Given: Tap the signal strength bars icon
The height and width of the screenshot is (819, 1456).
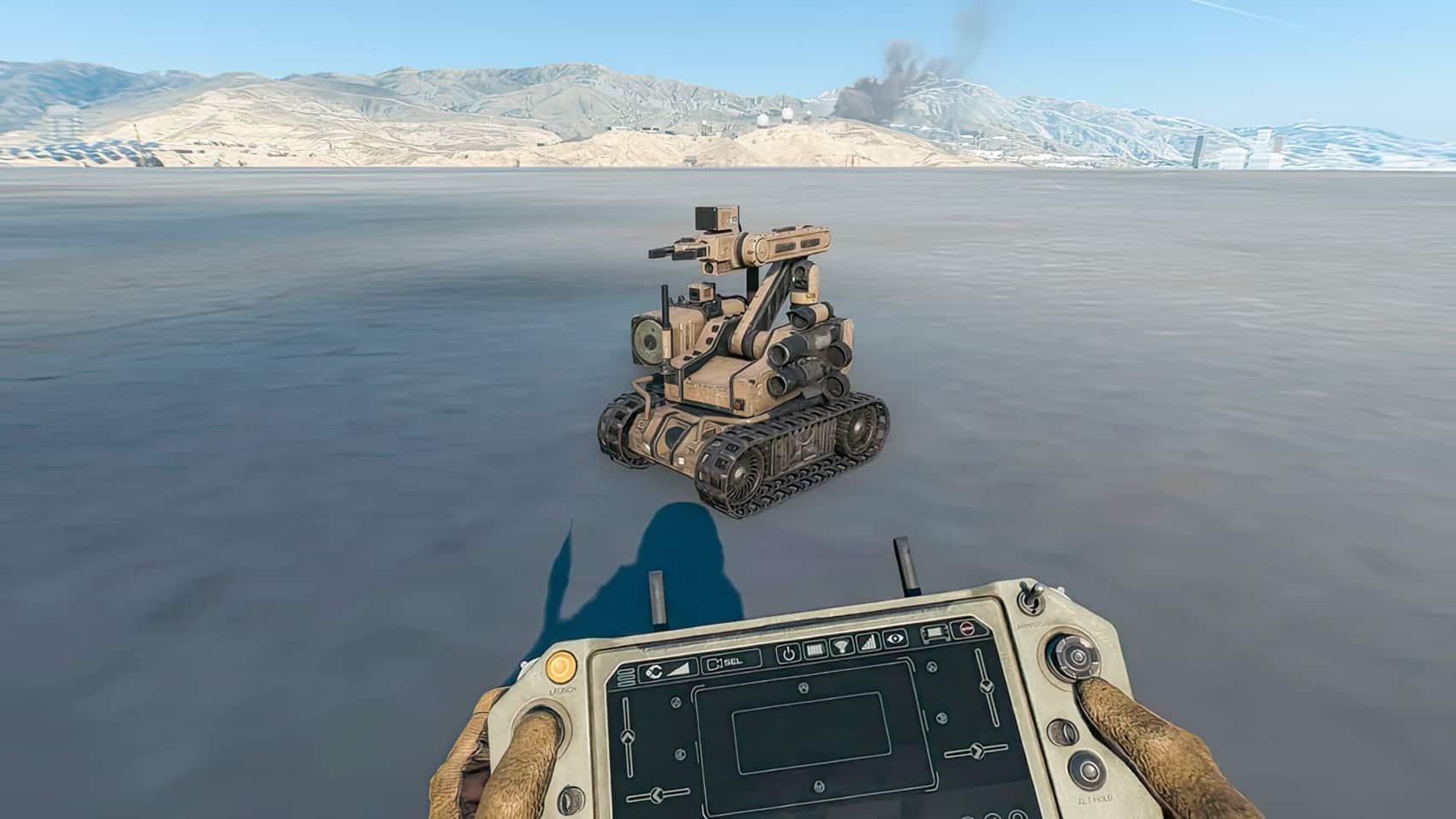Looking at the screenshot, I should click(x=868, y=641).
